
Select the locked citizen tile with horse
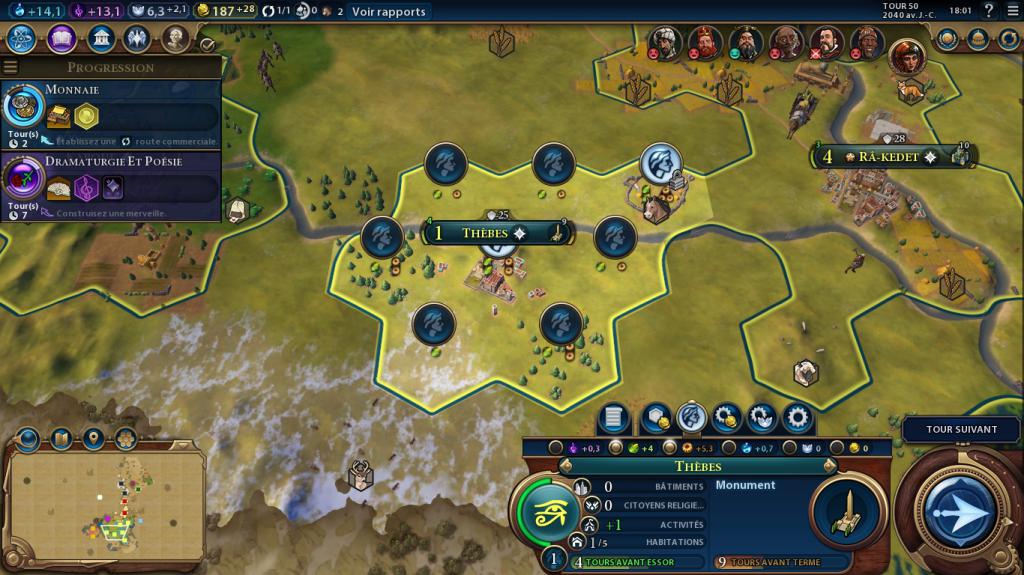[661, 164]
